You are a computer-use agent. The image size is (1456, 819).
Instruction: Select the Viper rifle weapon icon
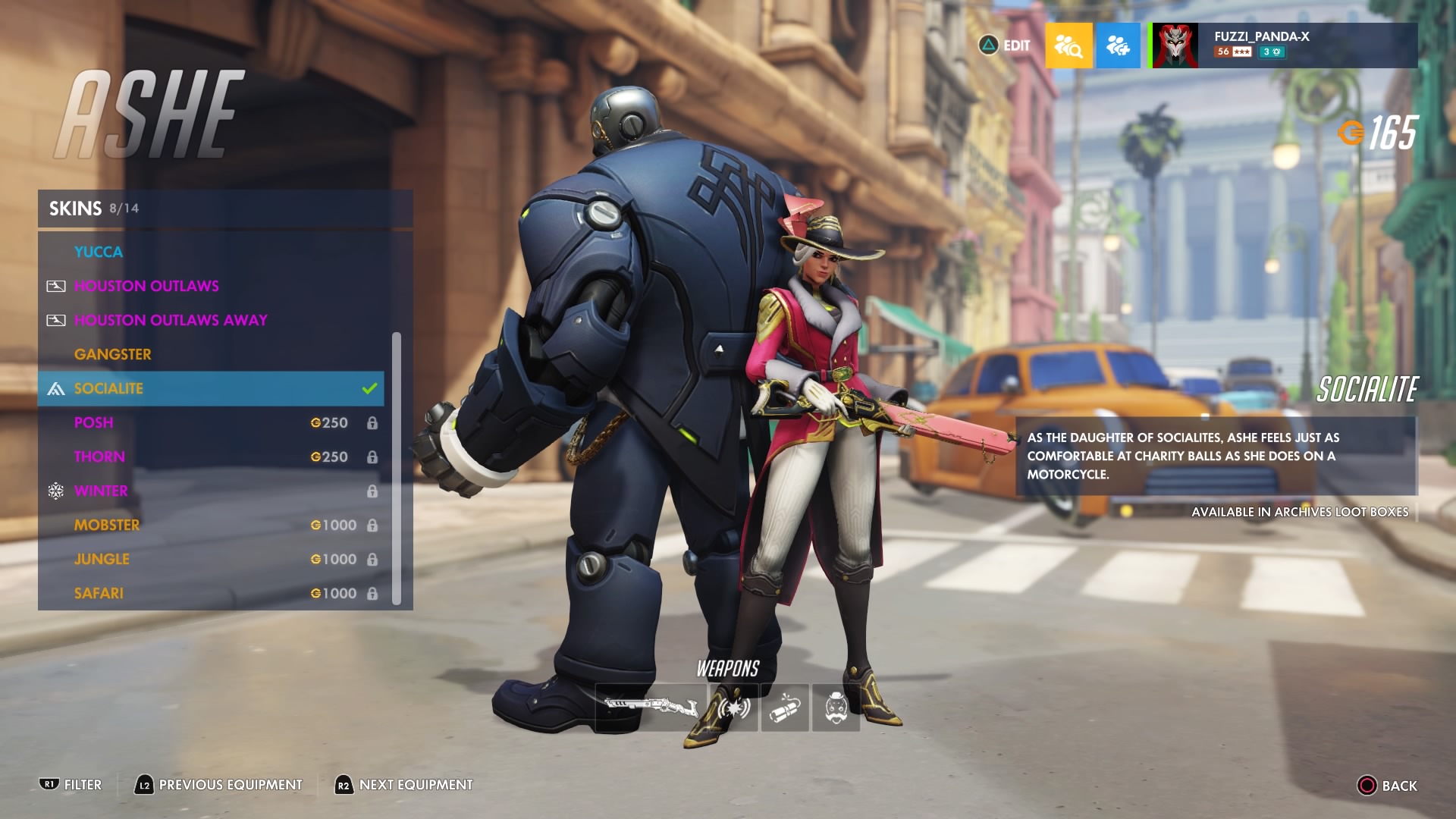click(x=651, y=707)
